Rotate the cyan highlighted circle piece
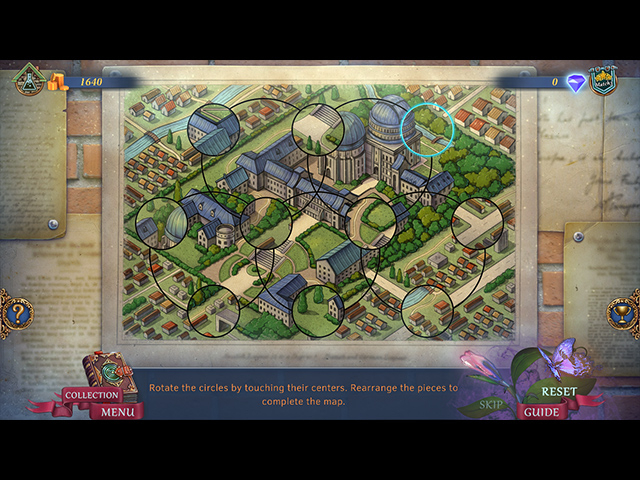 coord(427,129)
